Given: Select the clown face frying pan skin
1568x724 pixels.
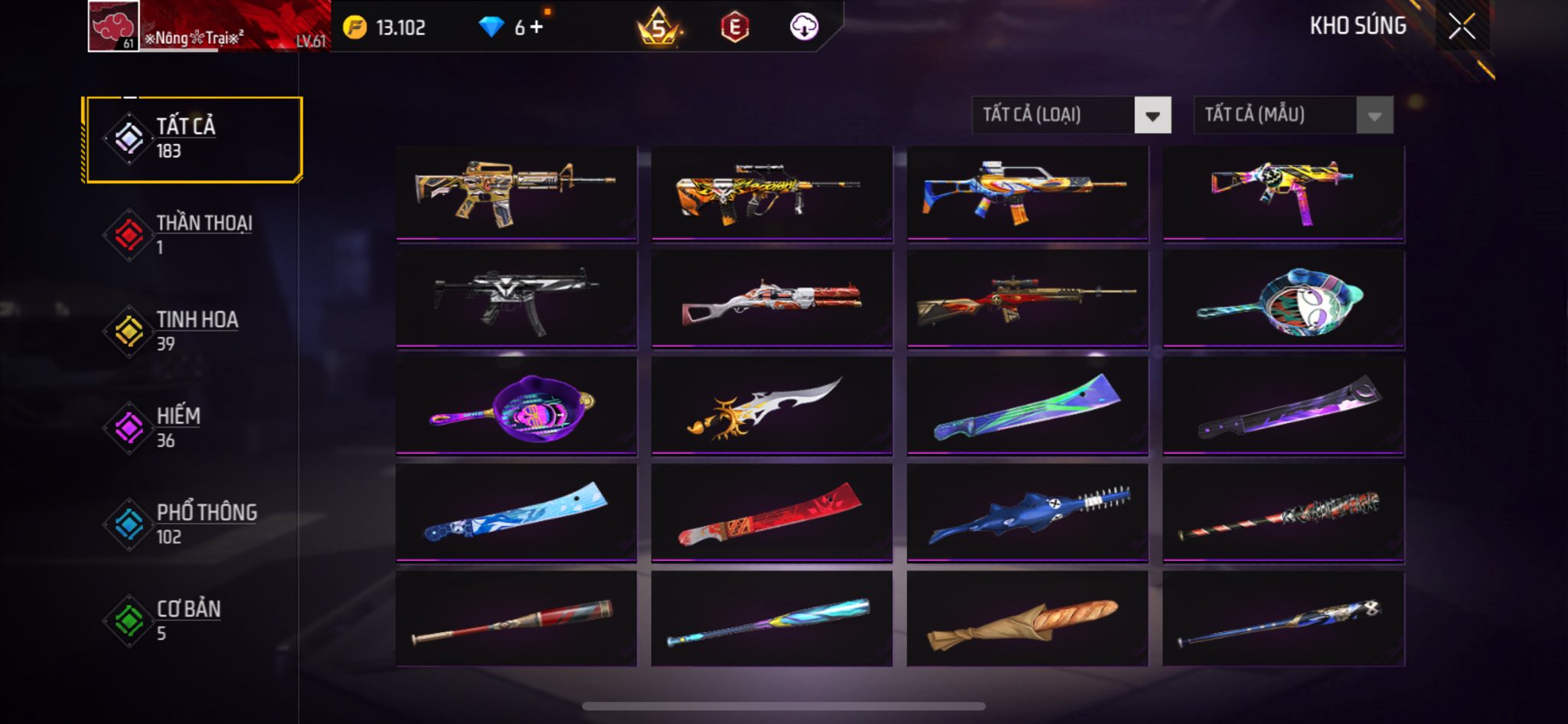Looking at the screenshot, I should point(1283,299).
